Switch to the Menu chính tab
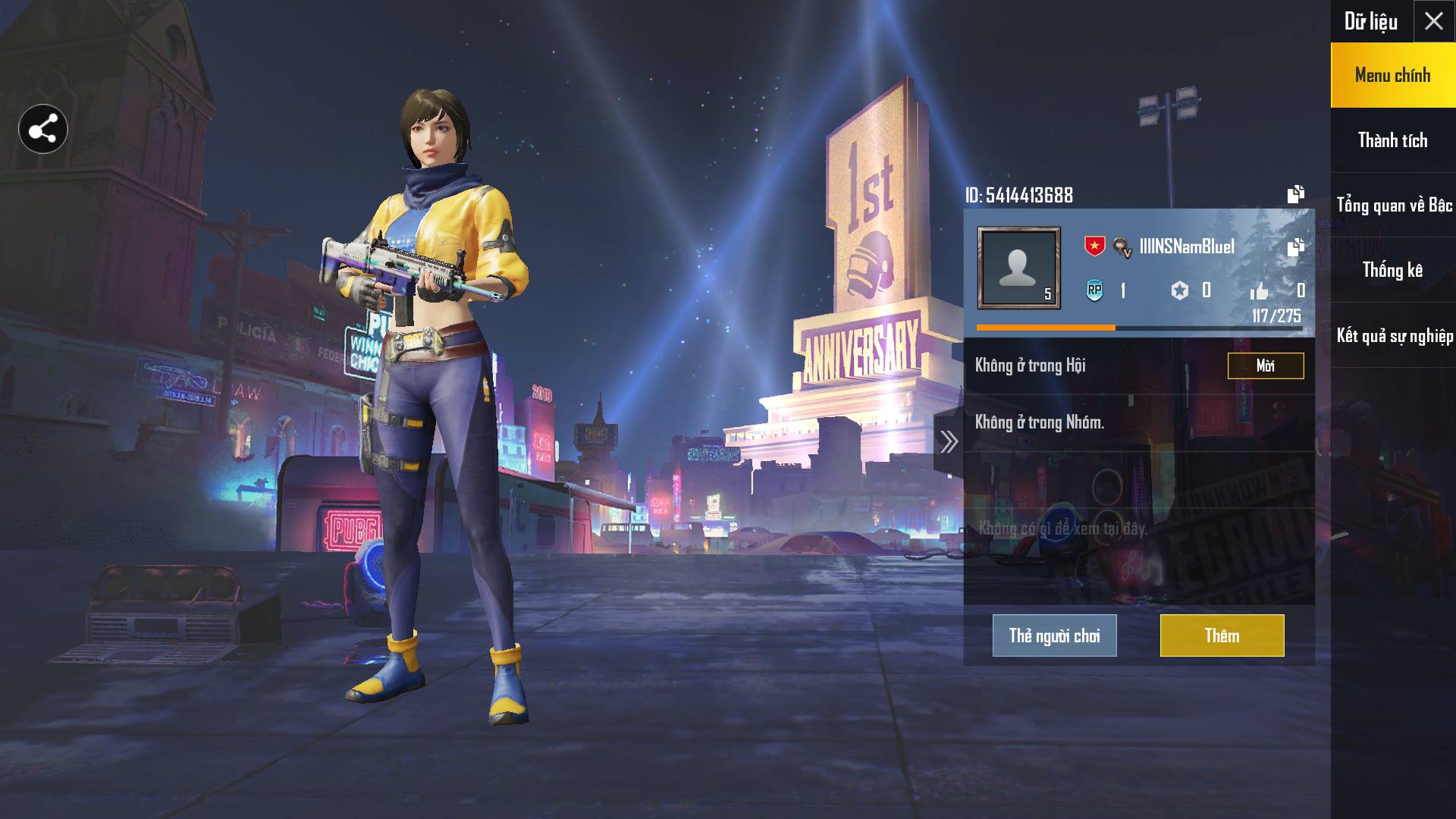This screenshot has width=1456, height=819. click(x=1392, y=75)
